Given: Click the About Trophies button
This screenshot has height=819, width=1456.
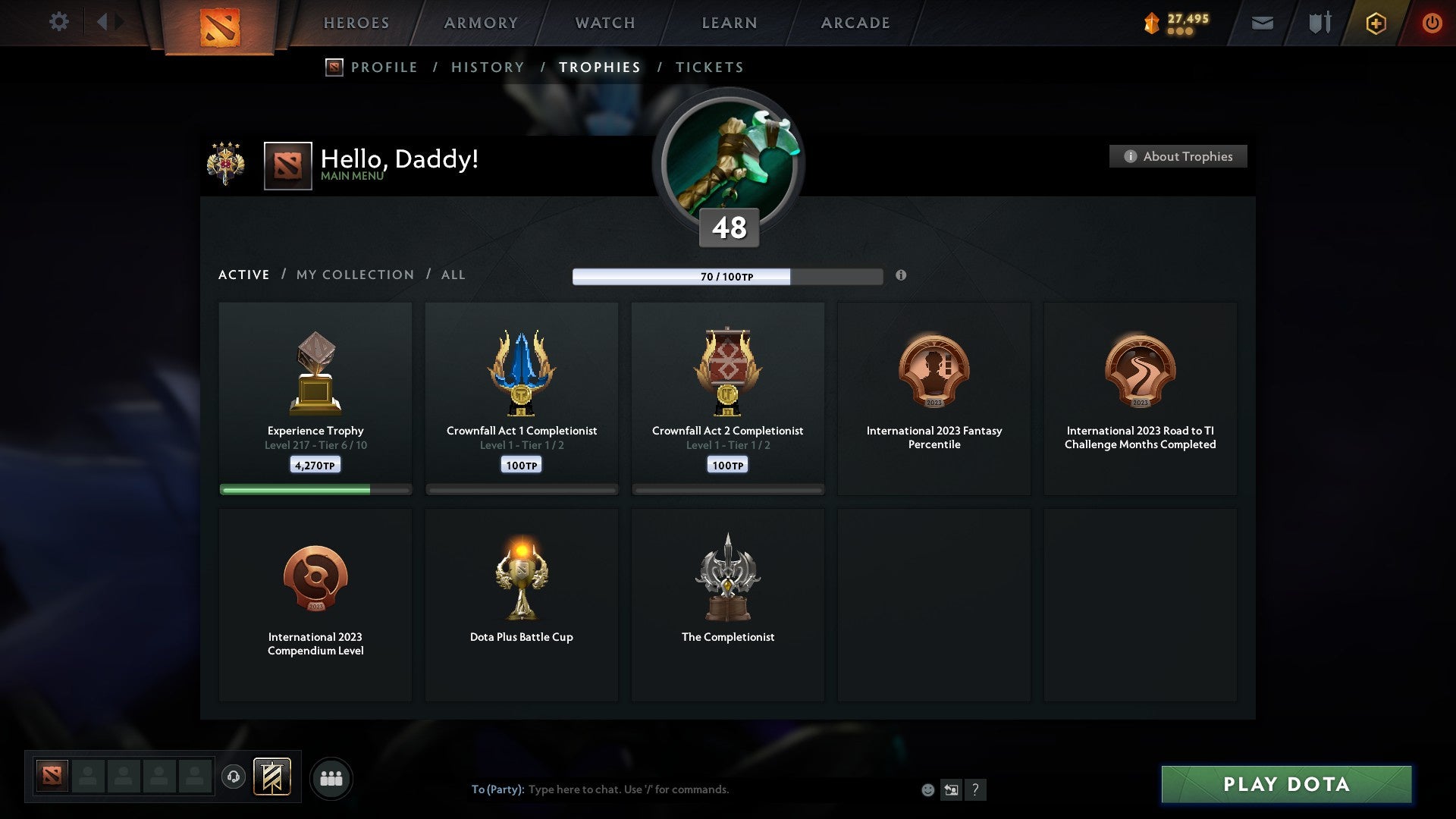Looking at the screenshot, I should pyautogui.click(x=1178, y=156).
